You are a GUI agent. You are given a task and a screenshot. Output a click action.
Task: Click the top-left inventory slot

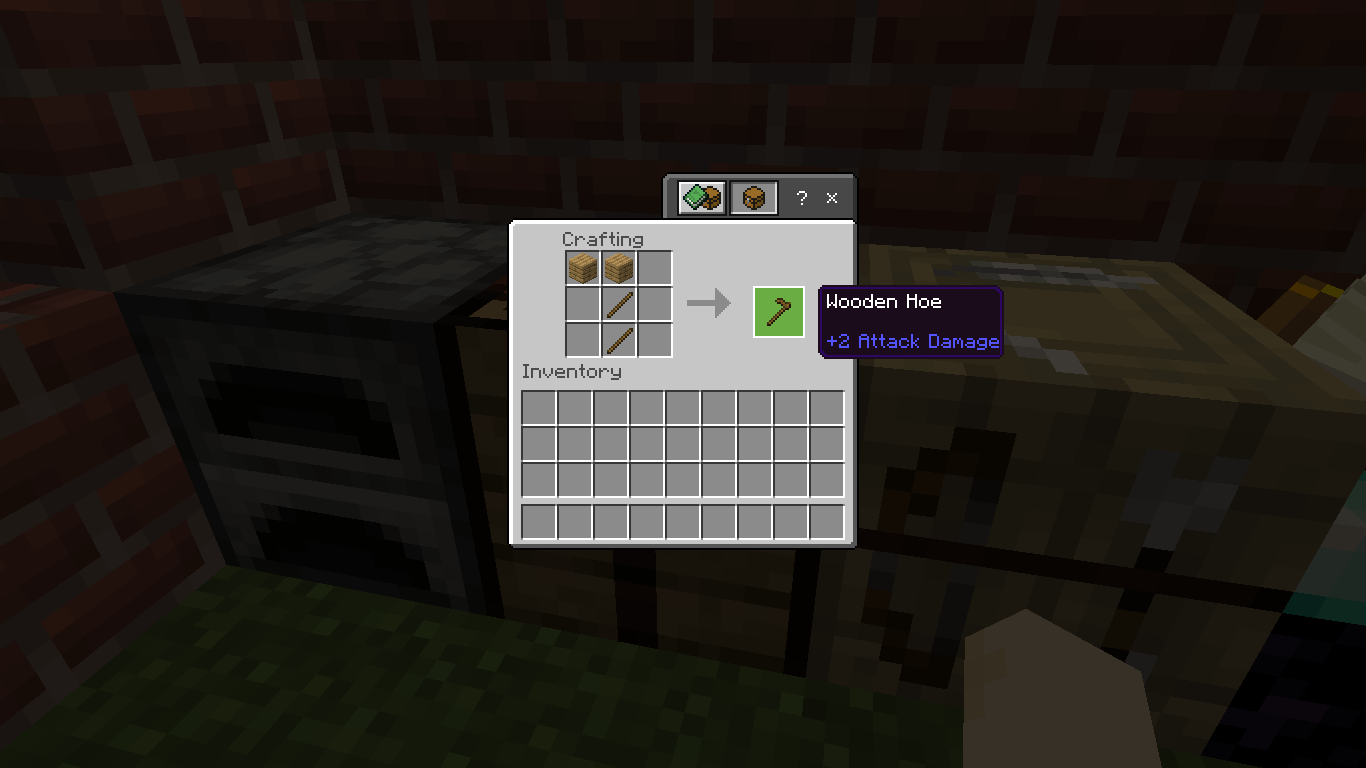pos(537,406)
